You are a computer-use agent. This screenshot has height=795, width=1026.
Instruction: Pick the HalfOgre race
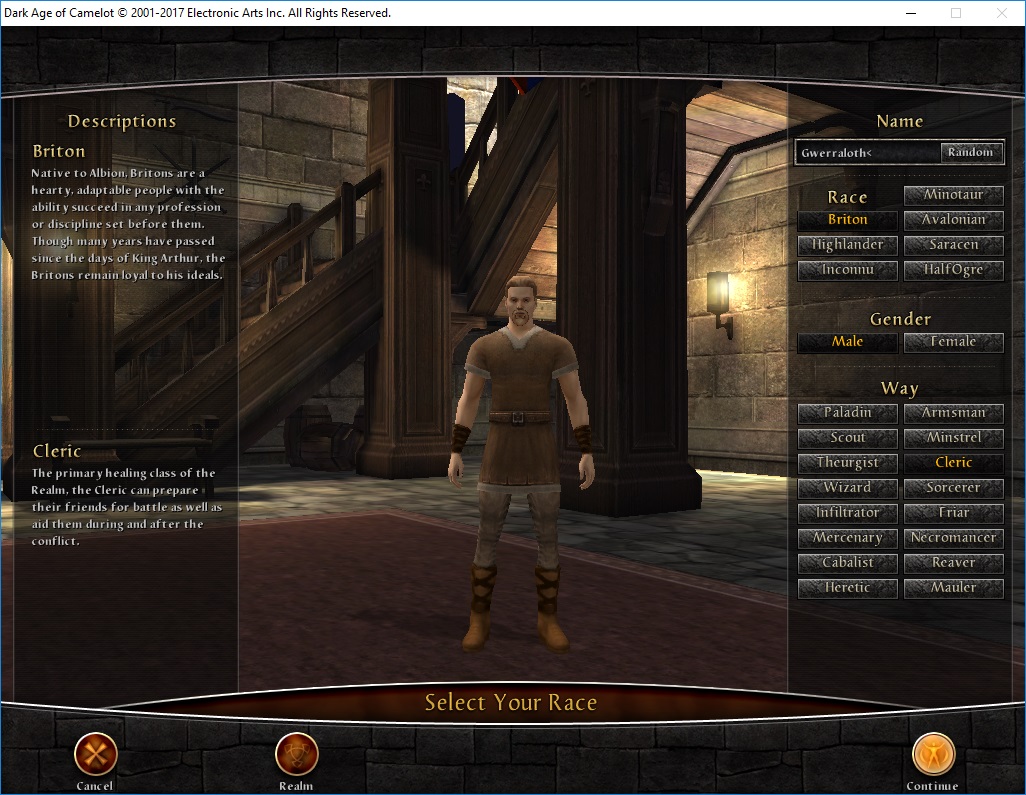[x=953, y=270]
